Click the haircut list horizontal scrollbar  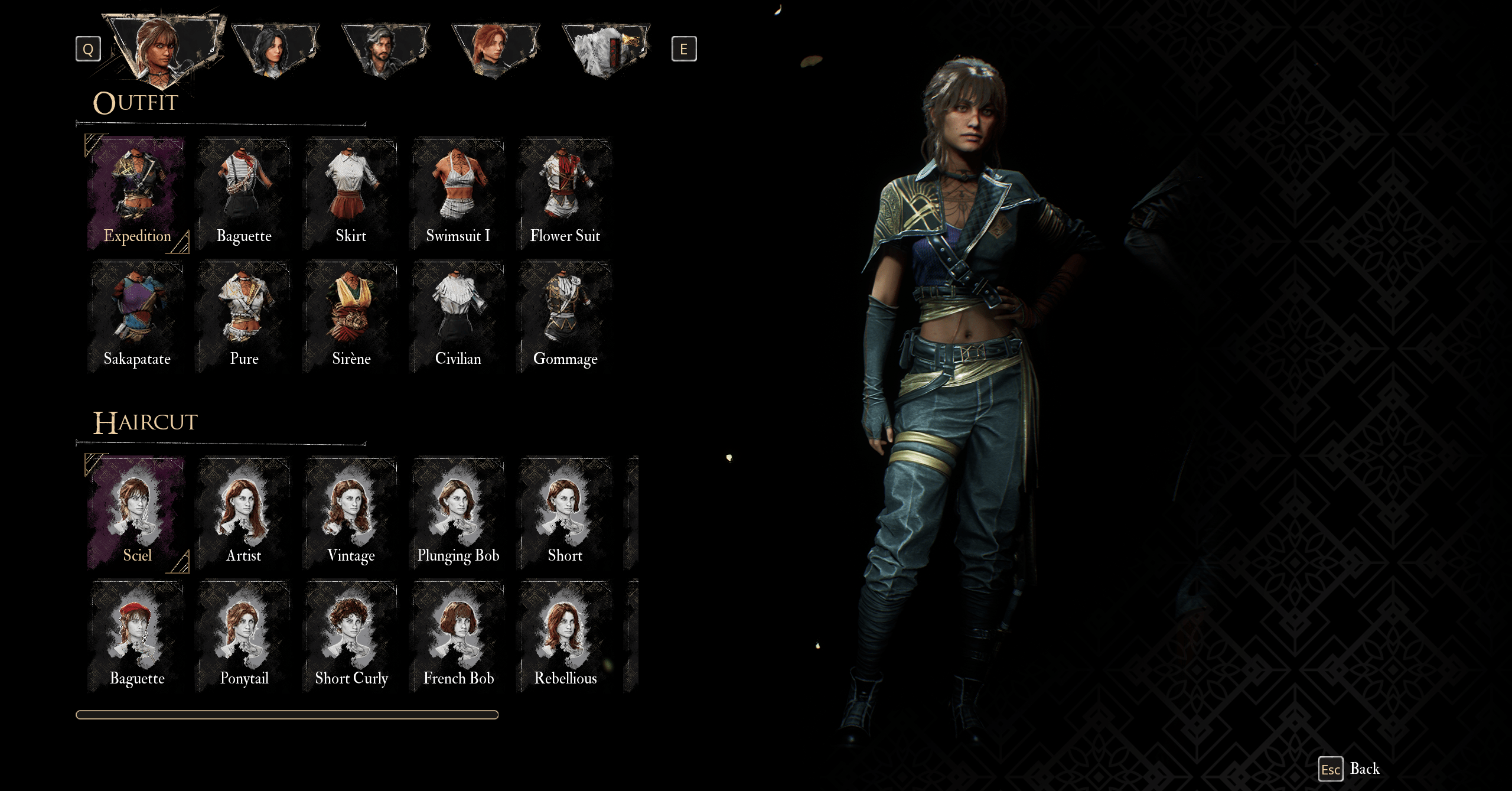click(287, 715)
